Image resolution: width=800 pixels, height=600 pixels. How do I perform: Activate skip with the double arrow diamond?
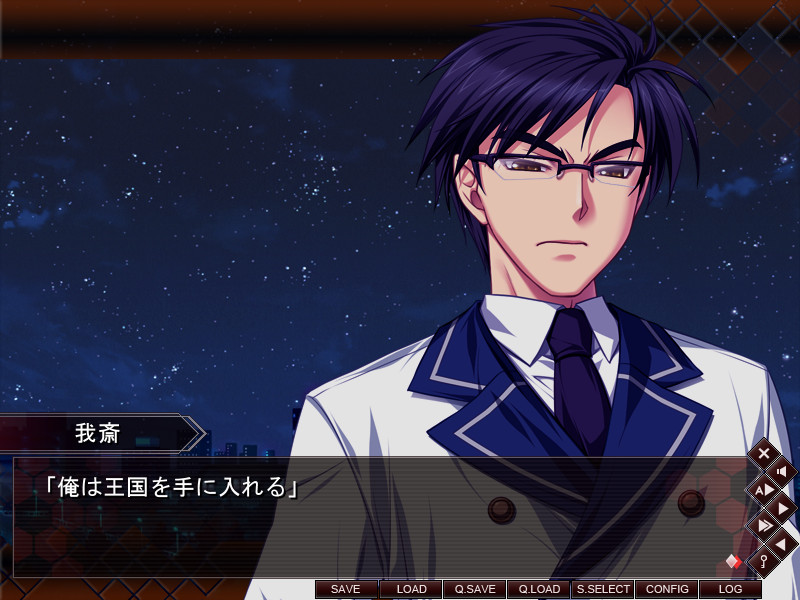click(x=763, y=525)
